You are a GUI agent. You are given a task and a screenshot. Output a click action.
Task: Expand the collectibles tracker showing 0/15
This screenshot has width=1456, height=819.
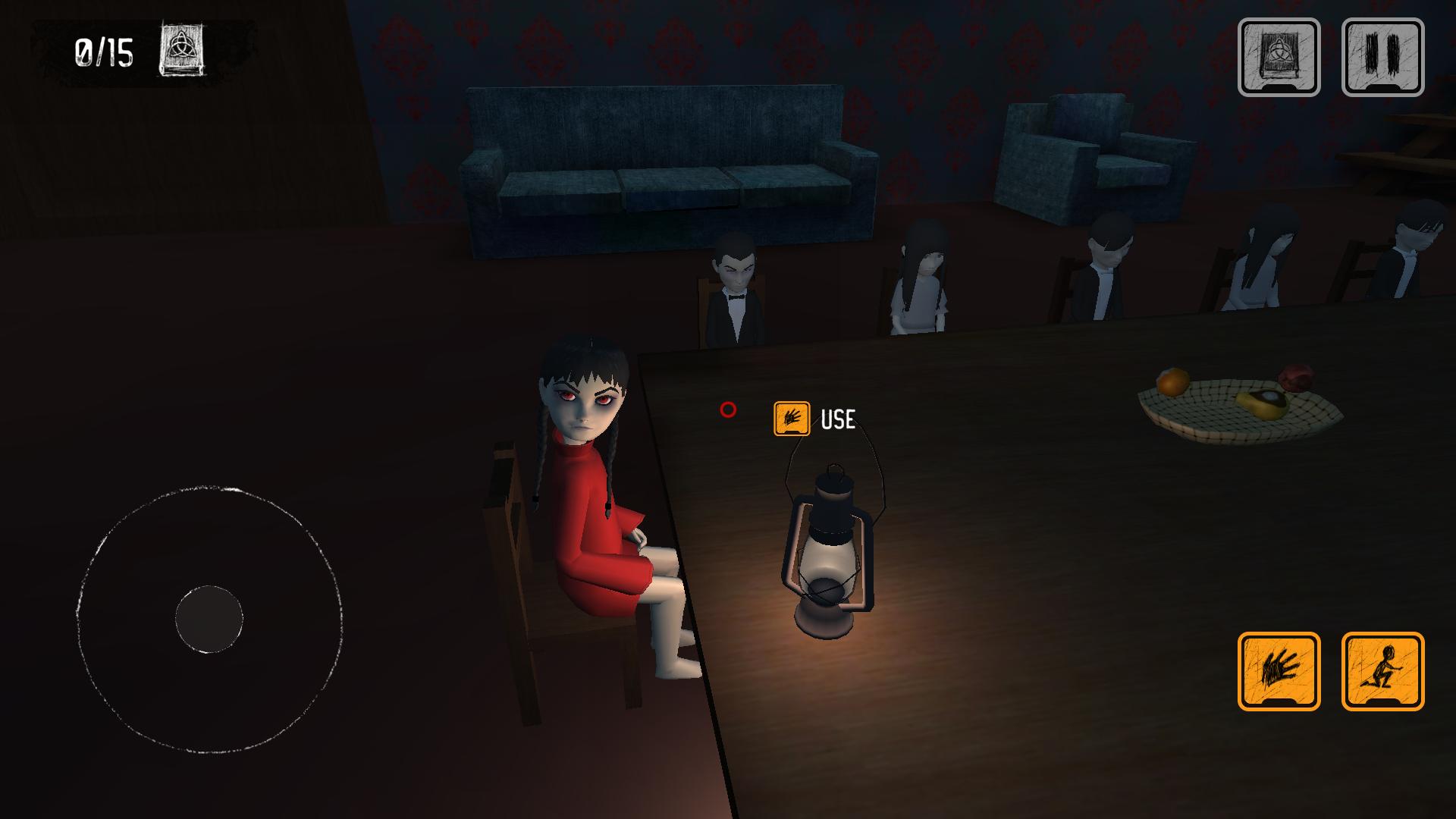(104, 51)
